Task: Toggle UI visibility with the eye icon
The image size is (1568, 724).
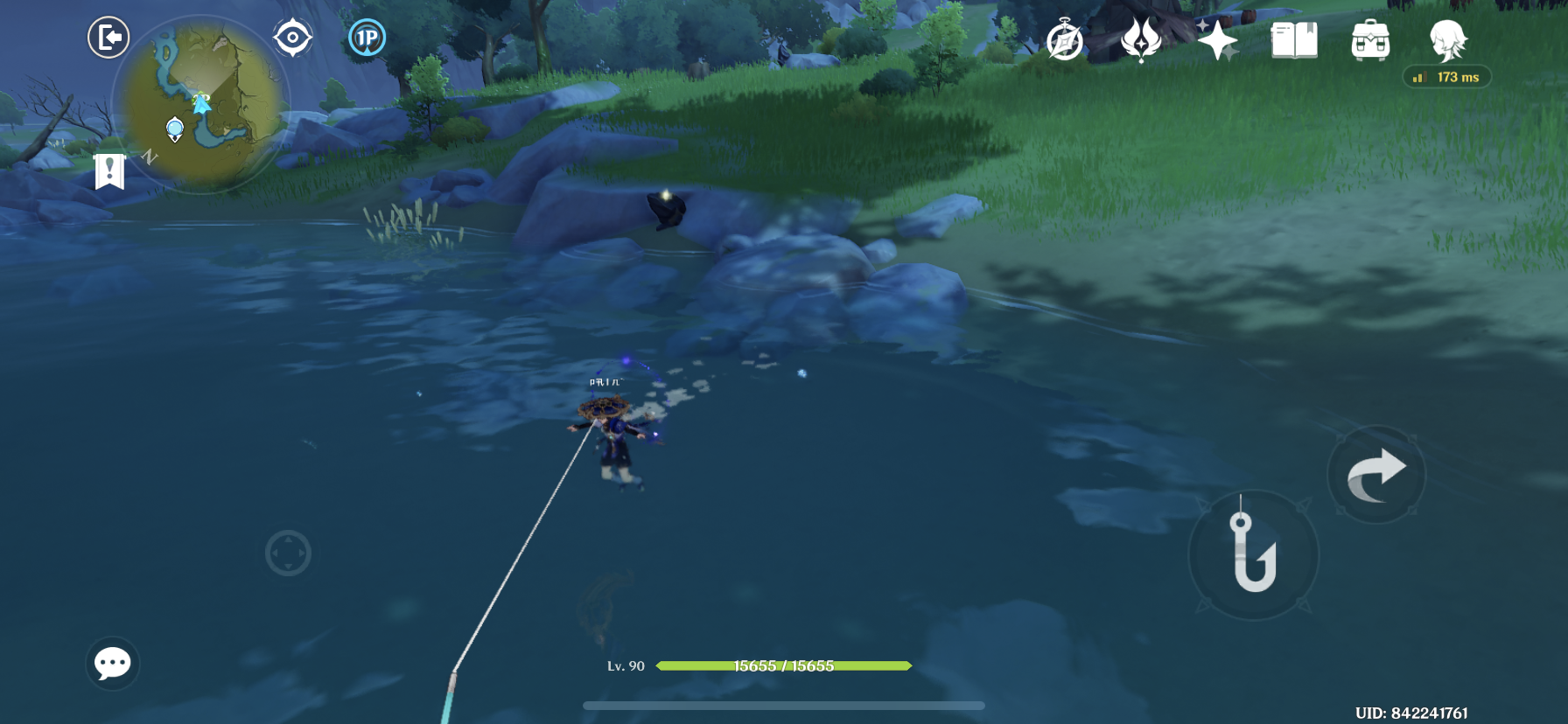Action: point(291,37)
